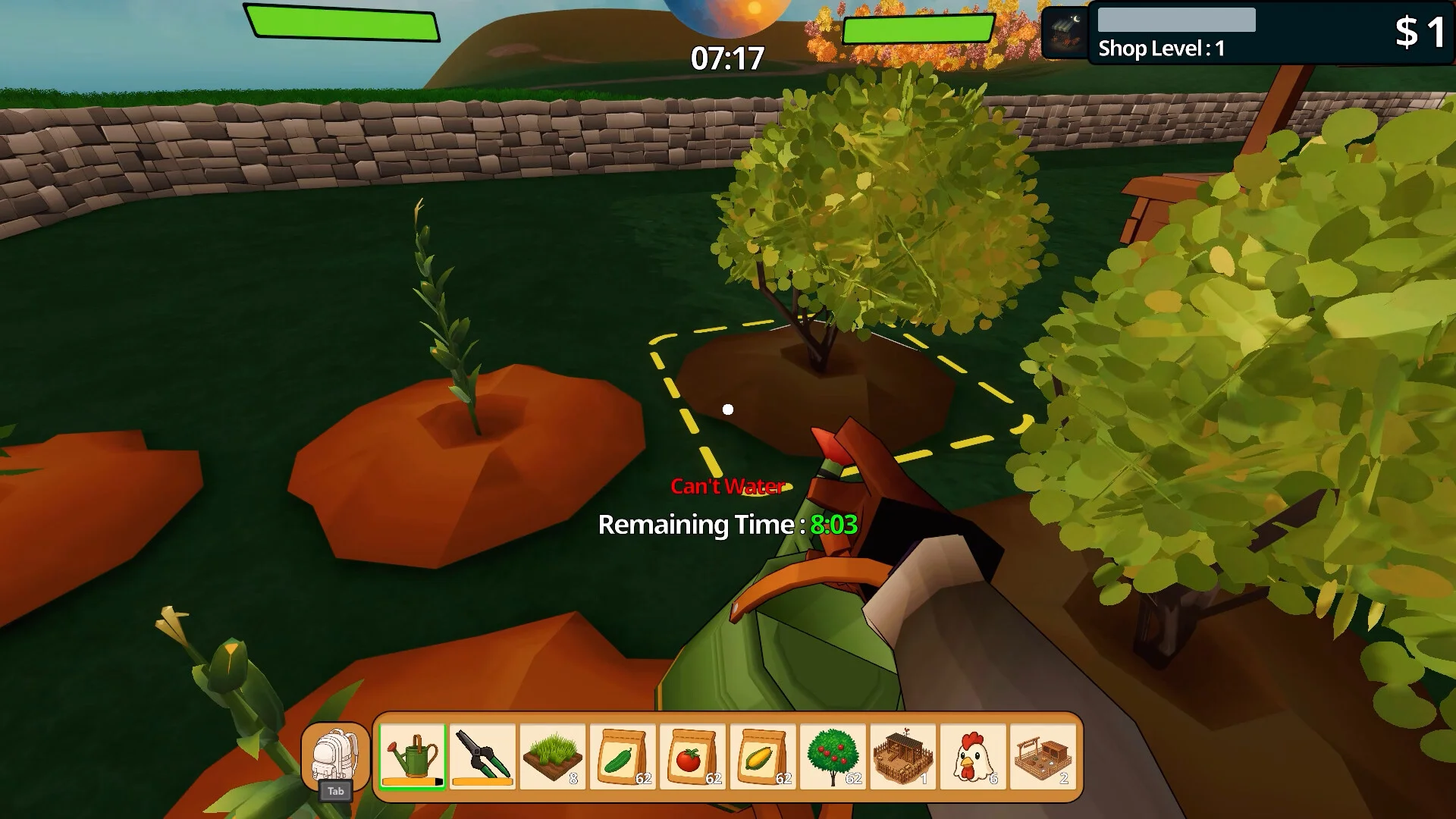This screenshot has height=819, width=1456.
Task: Pick the chicken from the hotbar
Action: pyautogui.click(x=972, y=756)
